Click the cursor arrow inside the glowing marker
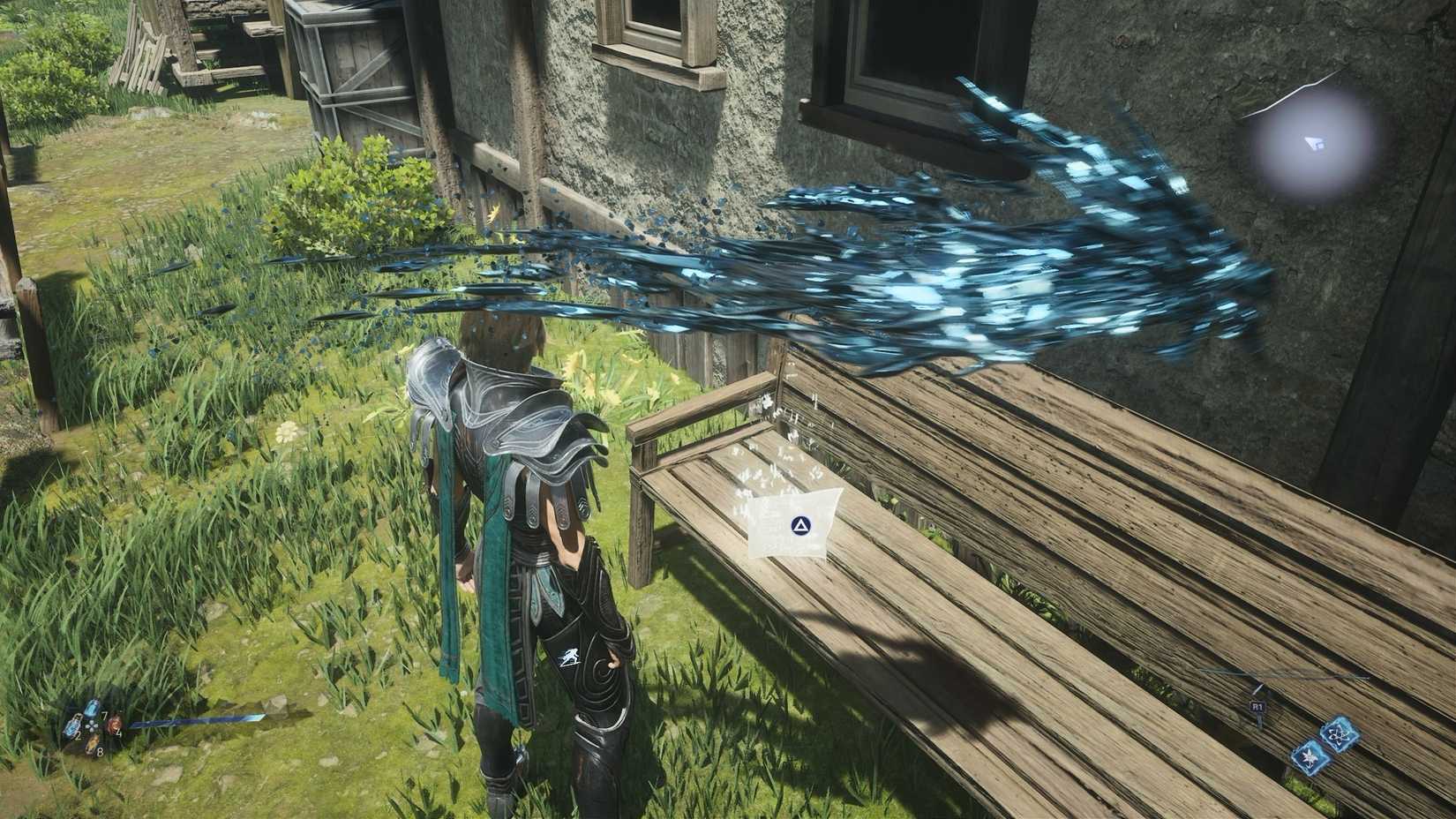 tap(1315, 144)
